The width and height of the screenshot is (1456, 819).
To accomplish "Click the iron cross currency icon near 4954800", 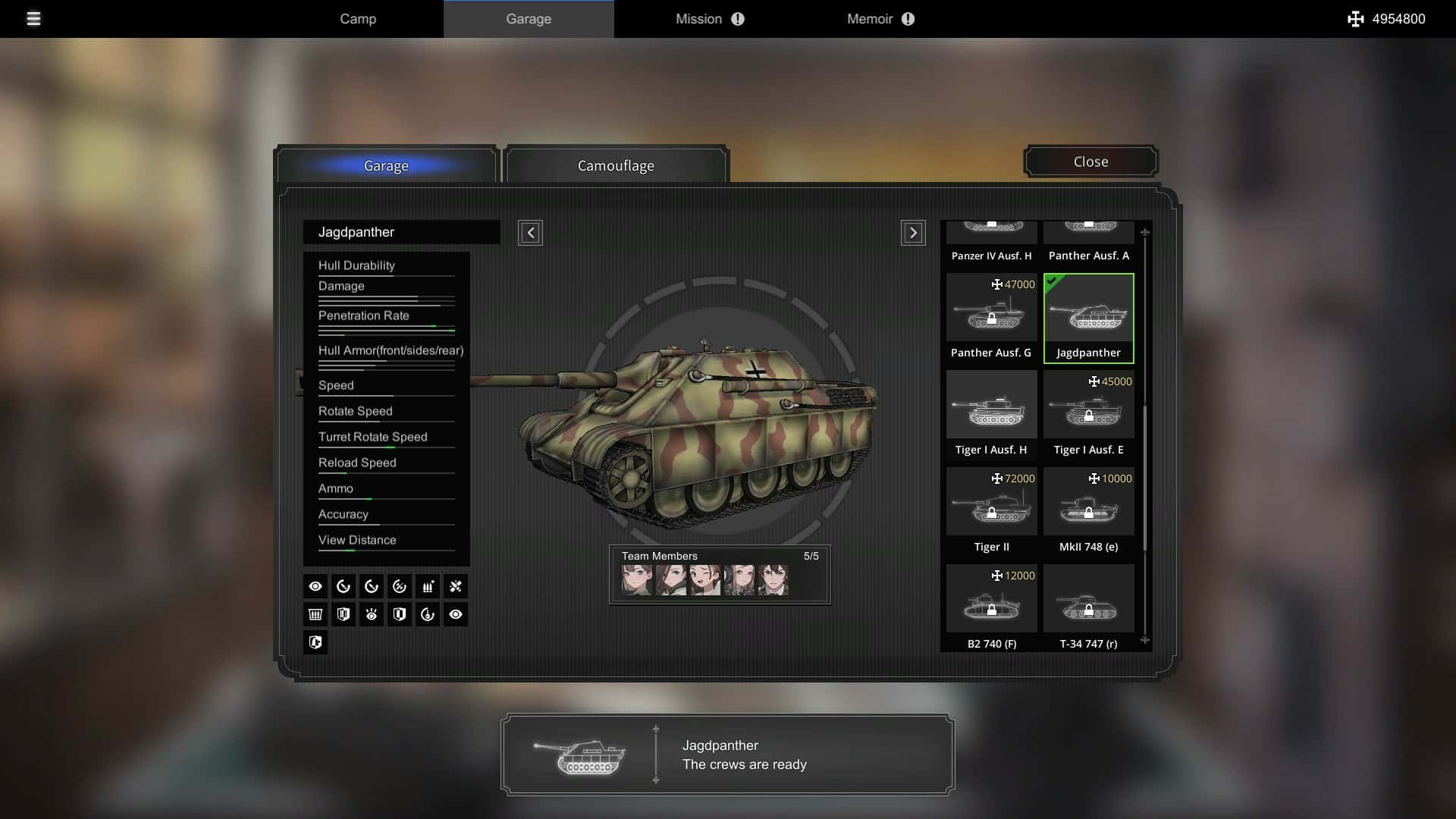I will (1356, 19).
